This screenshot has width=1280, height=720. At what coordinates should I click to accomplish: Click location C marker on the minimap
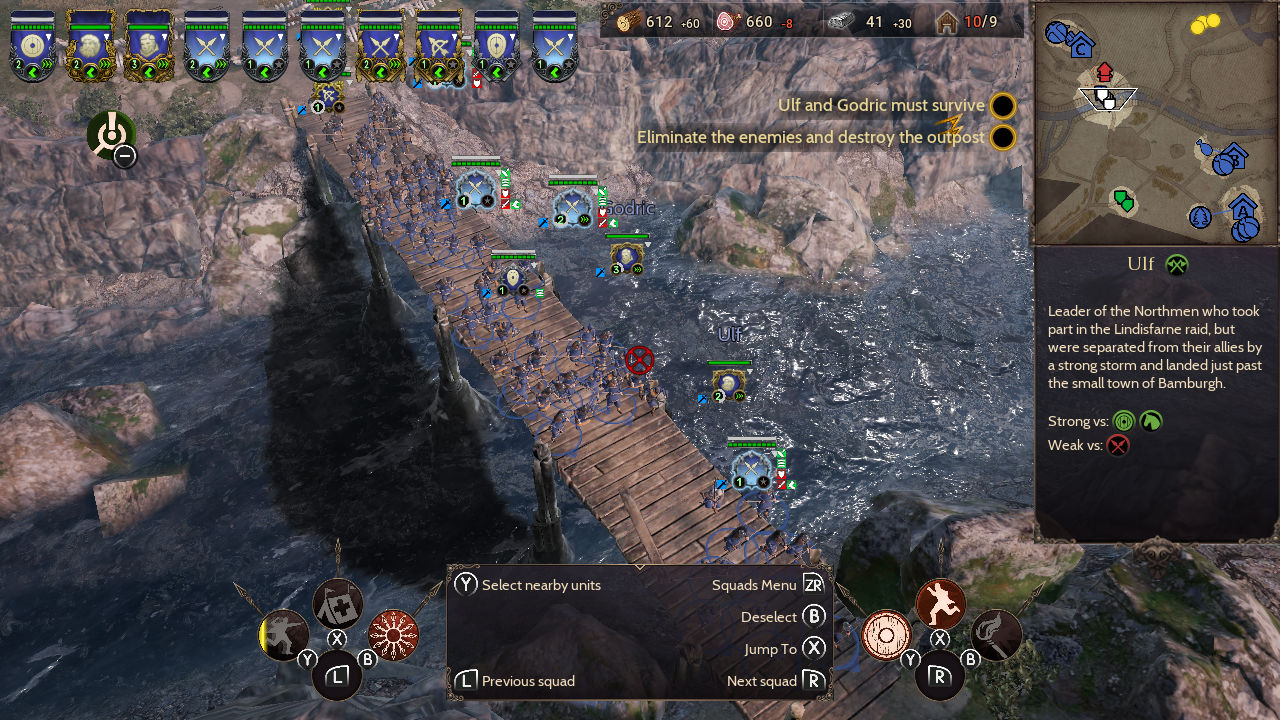pyautogui.click(x=1081, y=47)
